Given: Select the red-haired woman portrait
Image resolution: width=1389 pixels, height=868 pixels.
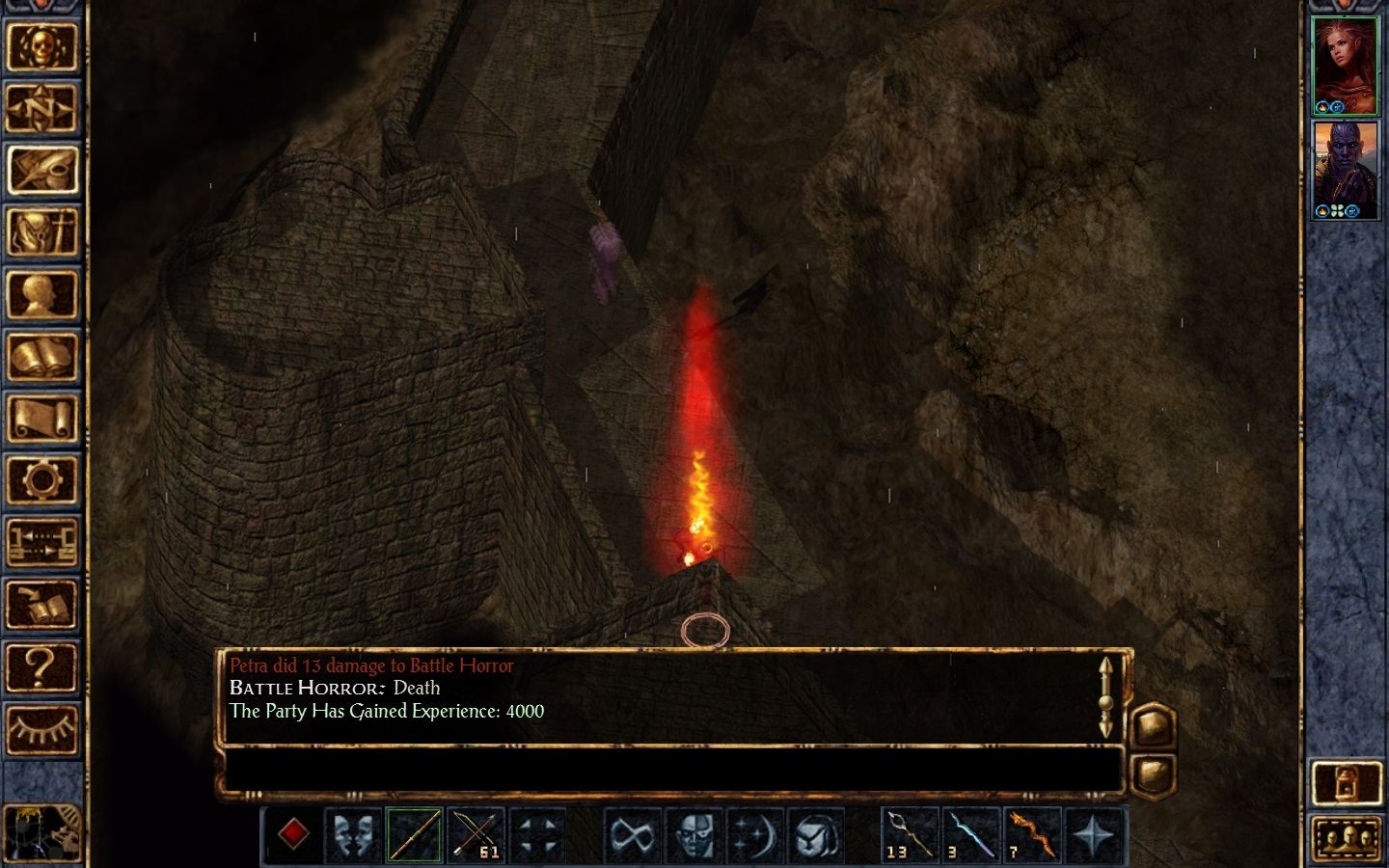Looking at the screenshot, I should (1346, 66).
